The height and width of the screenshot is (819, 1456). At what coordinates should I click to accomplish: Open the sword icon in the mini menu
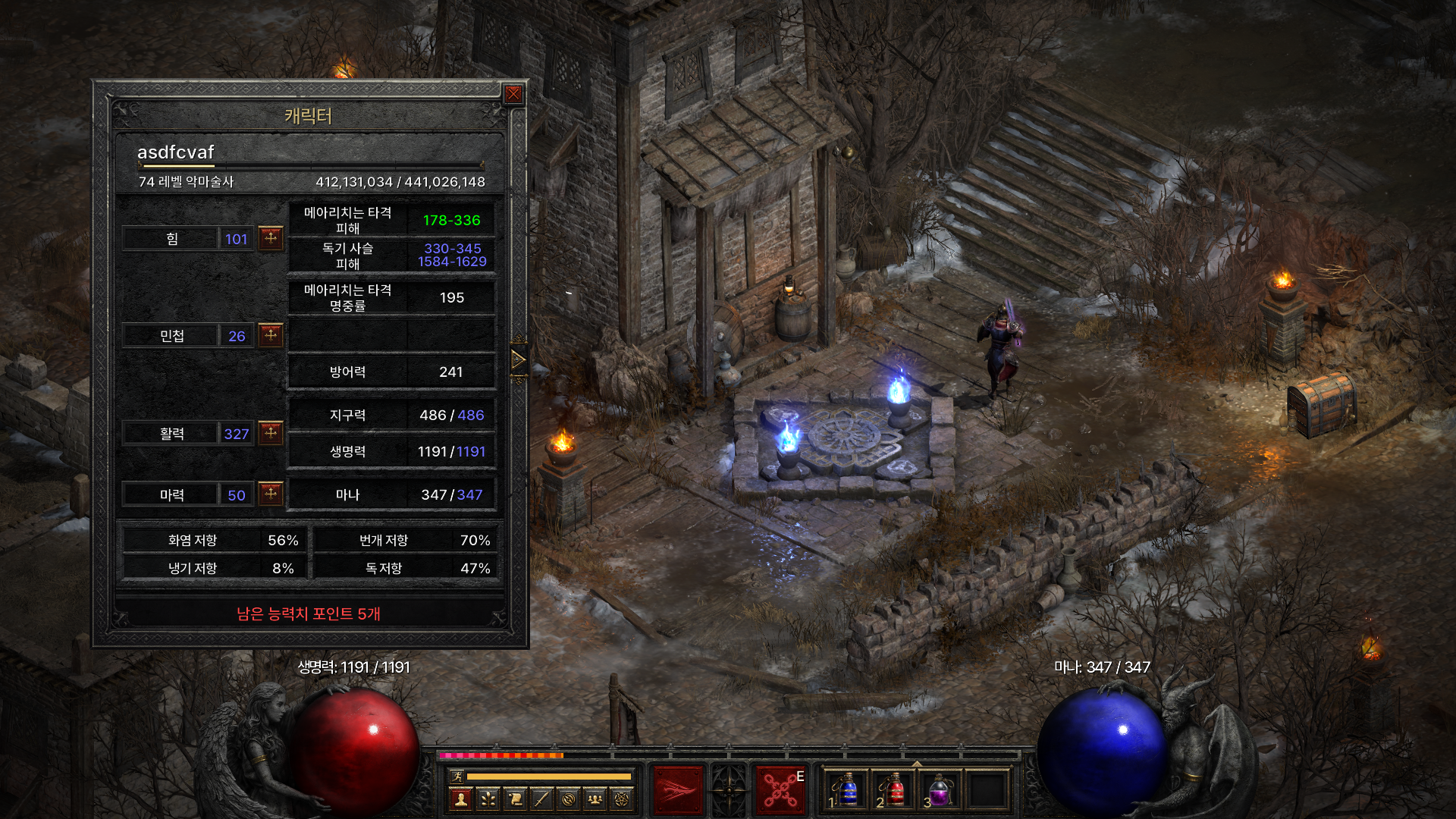[541, 799]
